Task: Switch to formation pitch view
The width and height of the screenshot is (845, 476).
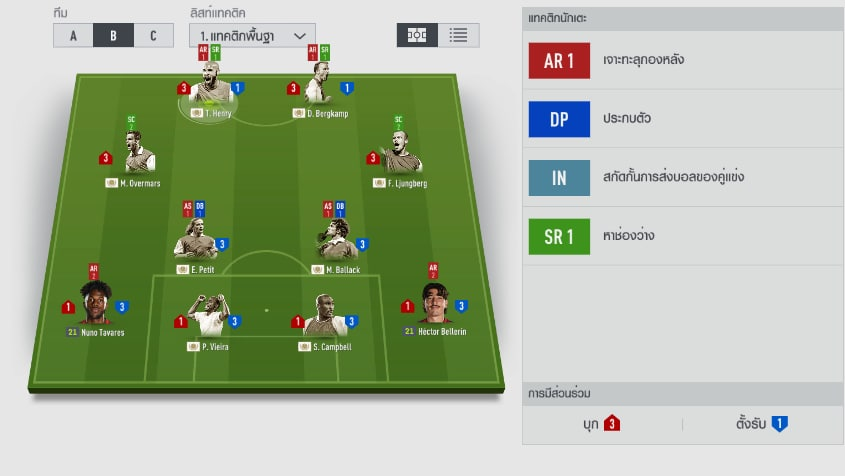Action: pos(417,35)
